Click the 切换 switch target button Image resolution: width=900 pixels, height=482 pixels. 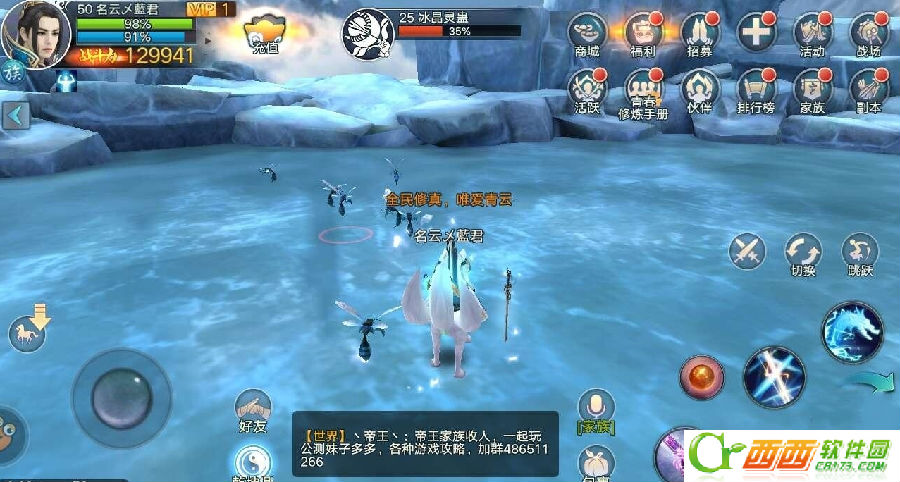pyautogui.click(x=803, y=252)
